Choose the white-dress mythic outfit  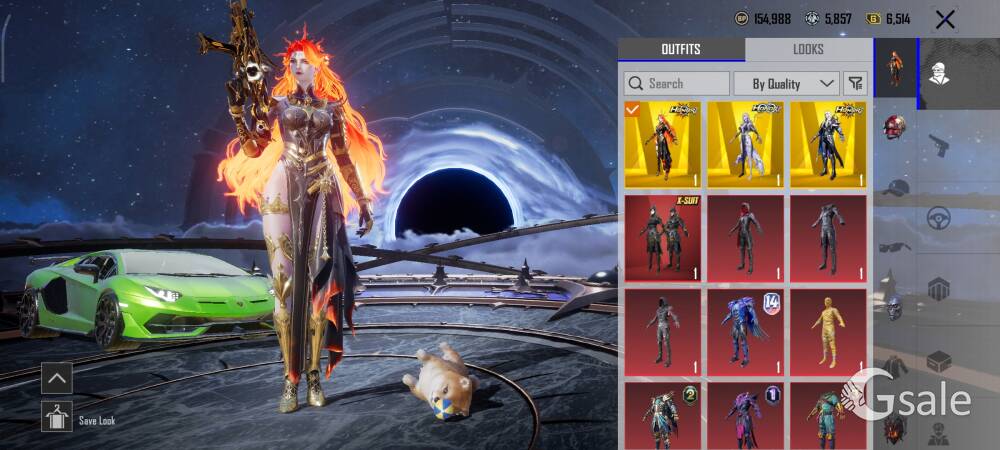click(745, 144)
